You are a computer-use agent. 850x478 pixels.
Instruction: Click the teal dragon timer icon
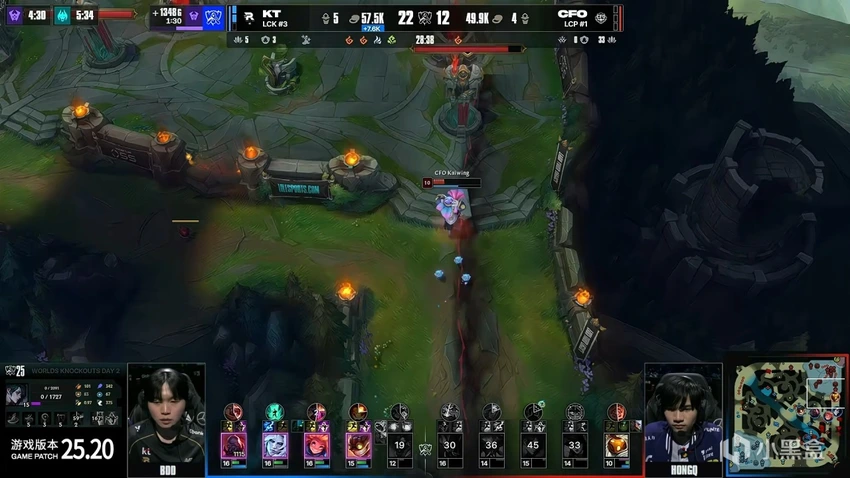(x=61, y=15)
